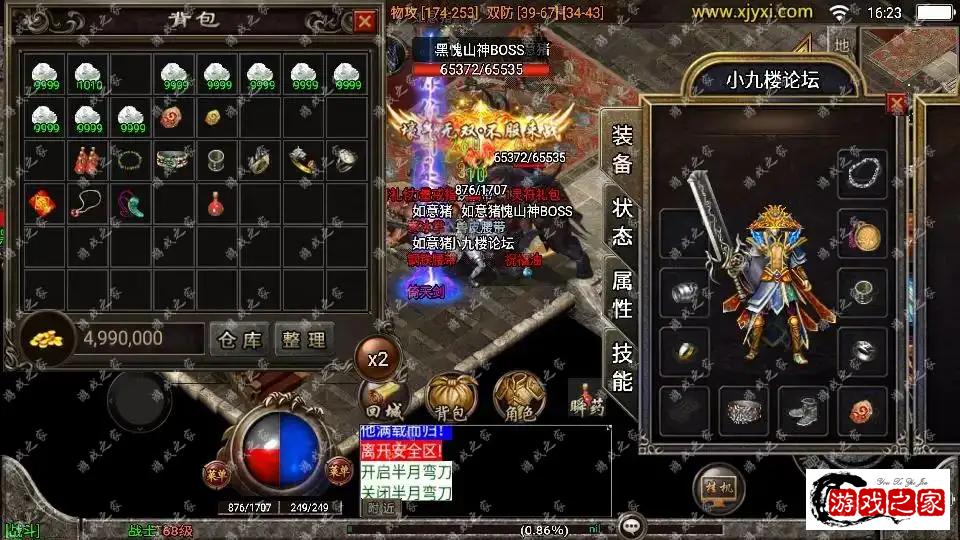This screenshot has width=960, height=540.
Task: Open the 技能 skills tab
Action: 622,366
